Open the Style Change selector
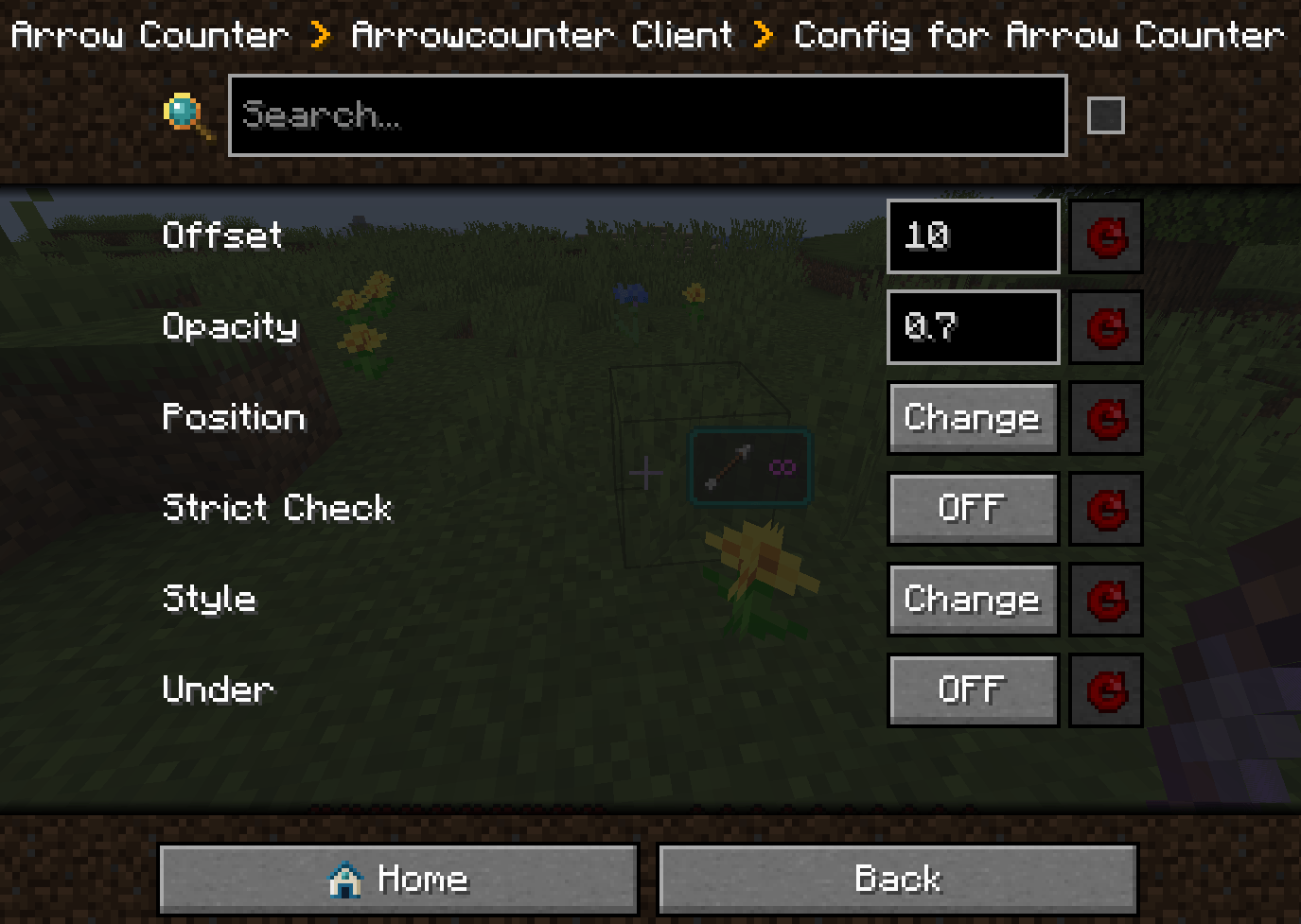 pyautogui.click(x=973, y=600)
